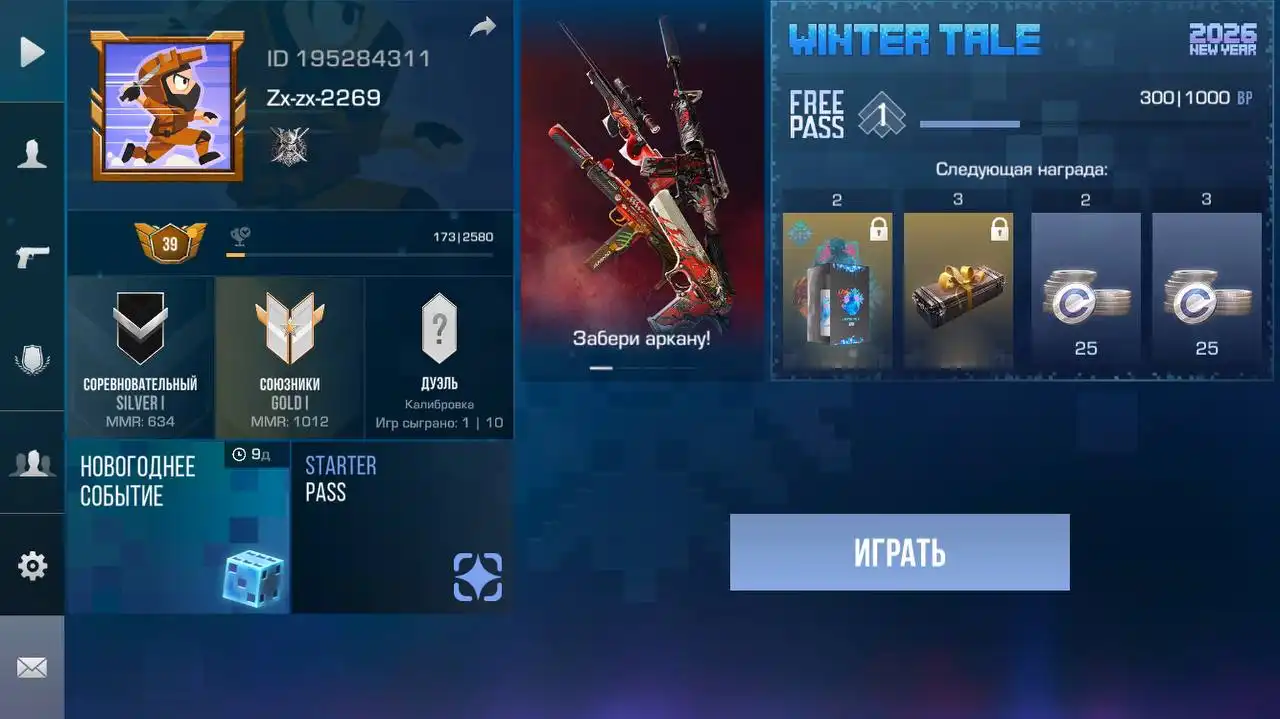The width and height of the screenshot is (1280, 719).
Task: Share profile using the arrow icon
Action: pyautogui.click(x=483, y=28)
